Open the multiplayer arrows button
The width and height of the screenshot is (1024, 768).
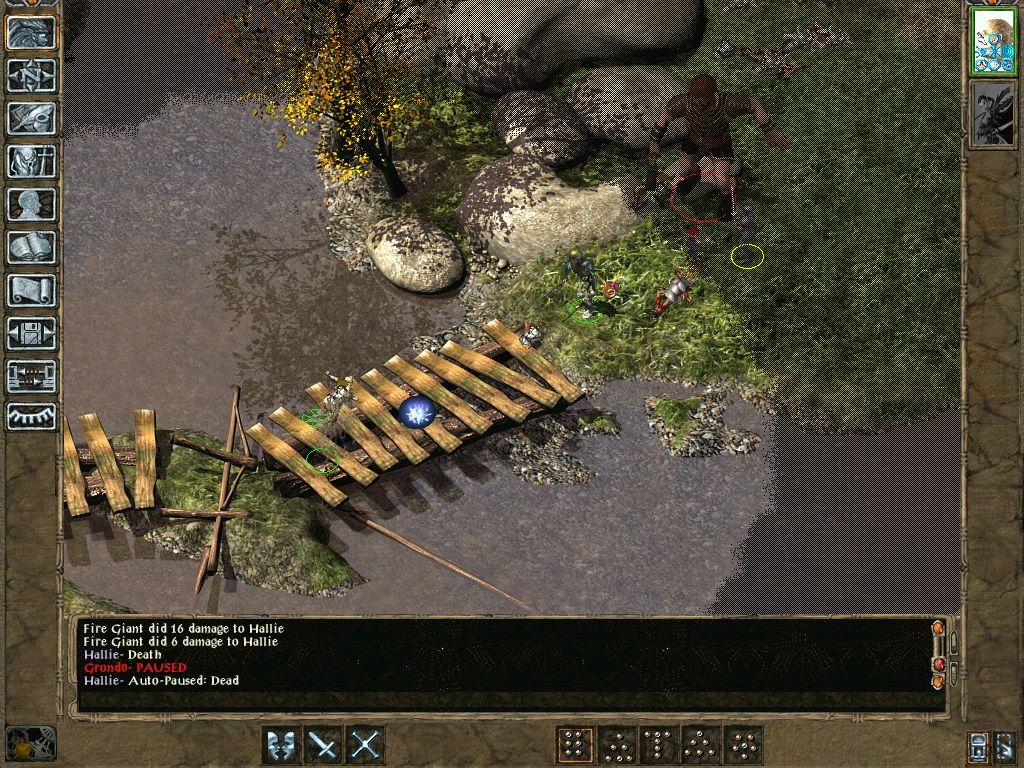[x=31, y=376]
